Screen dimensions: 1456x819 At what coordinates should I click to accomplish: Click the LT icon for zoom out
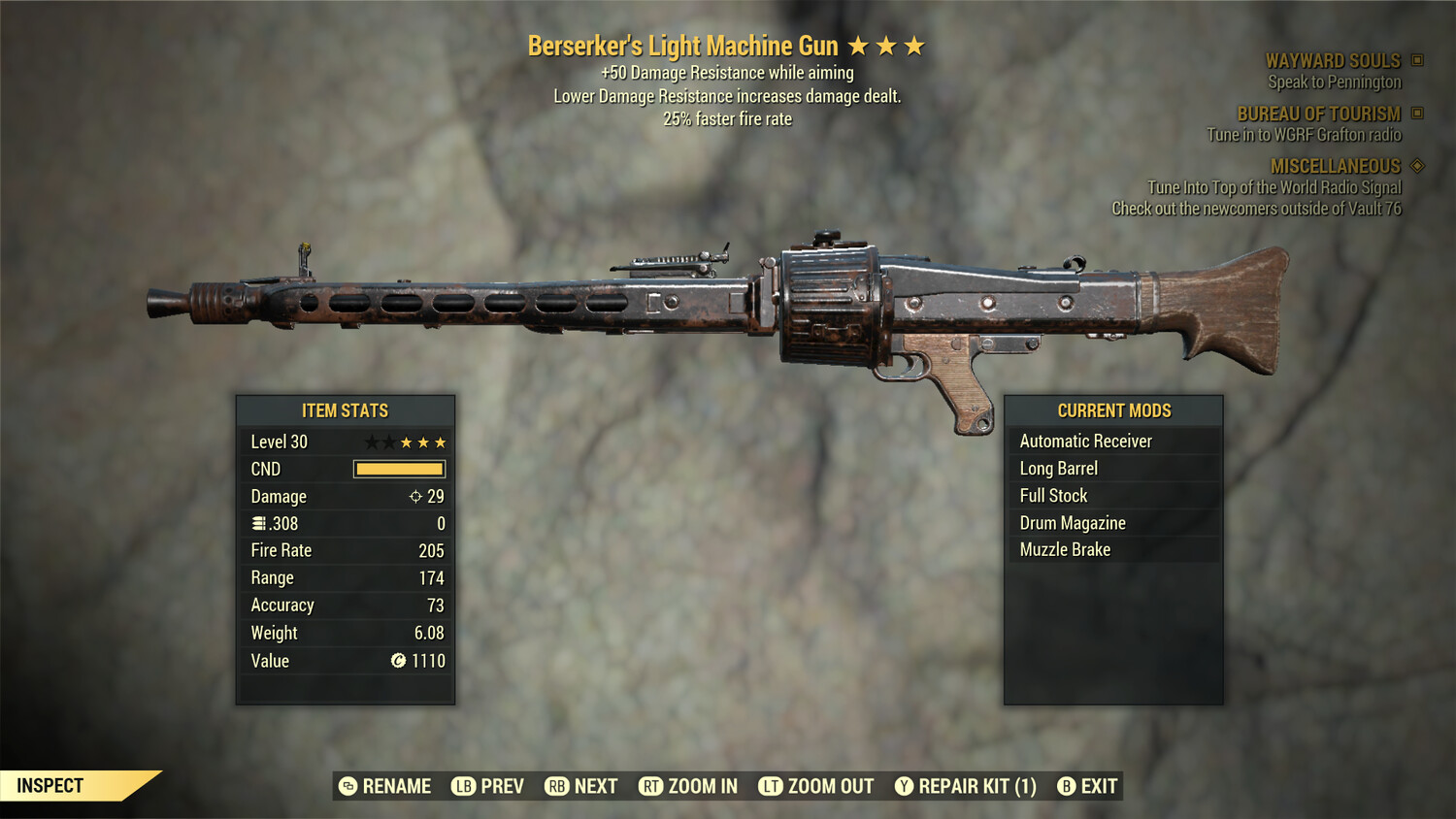(772, 786)
